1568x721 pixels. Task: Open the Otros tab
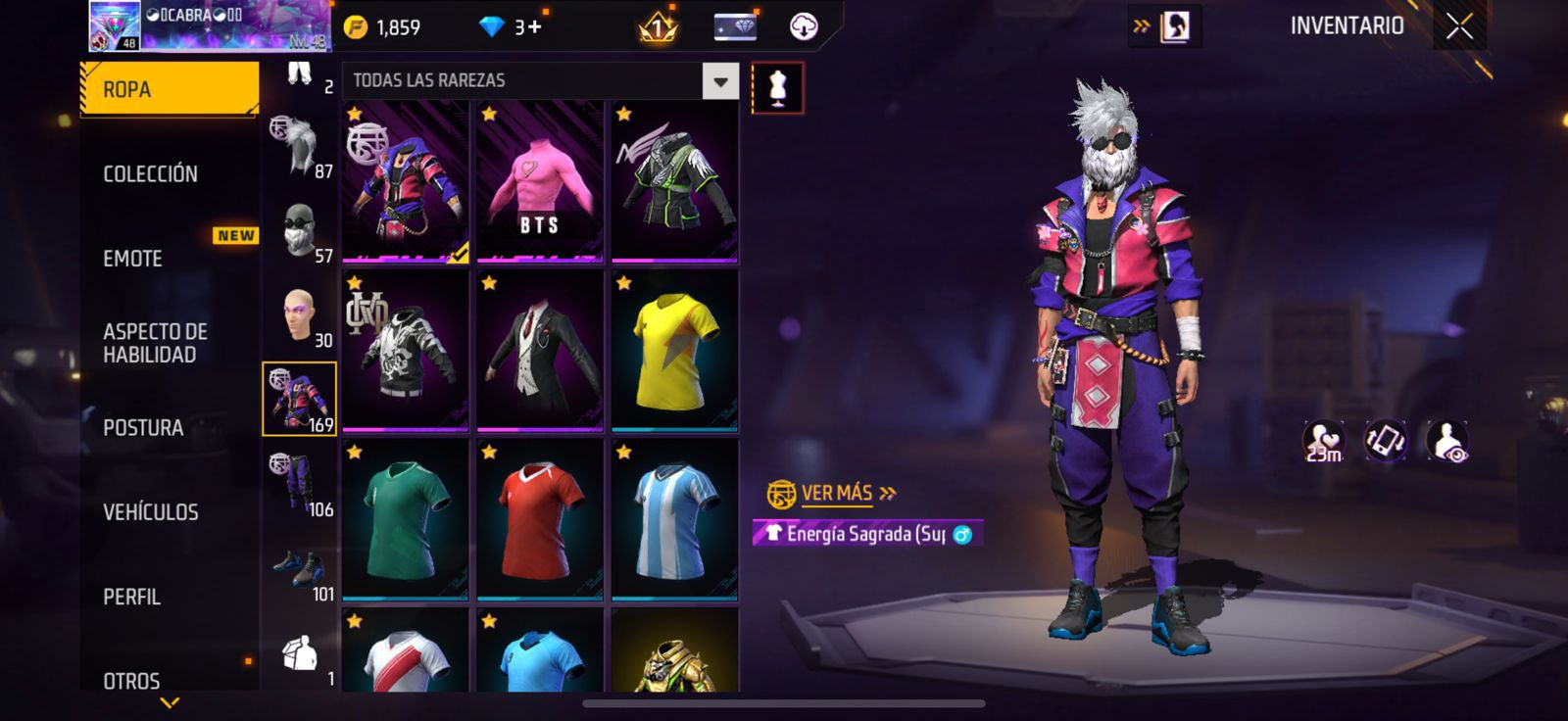pos(131,680)
